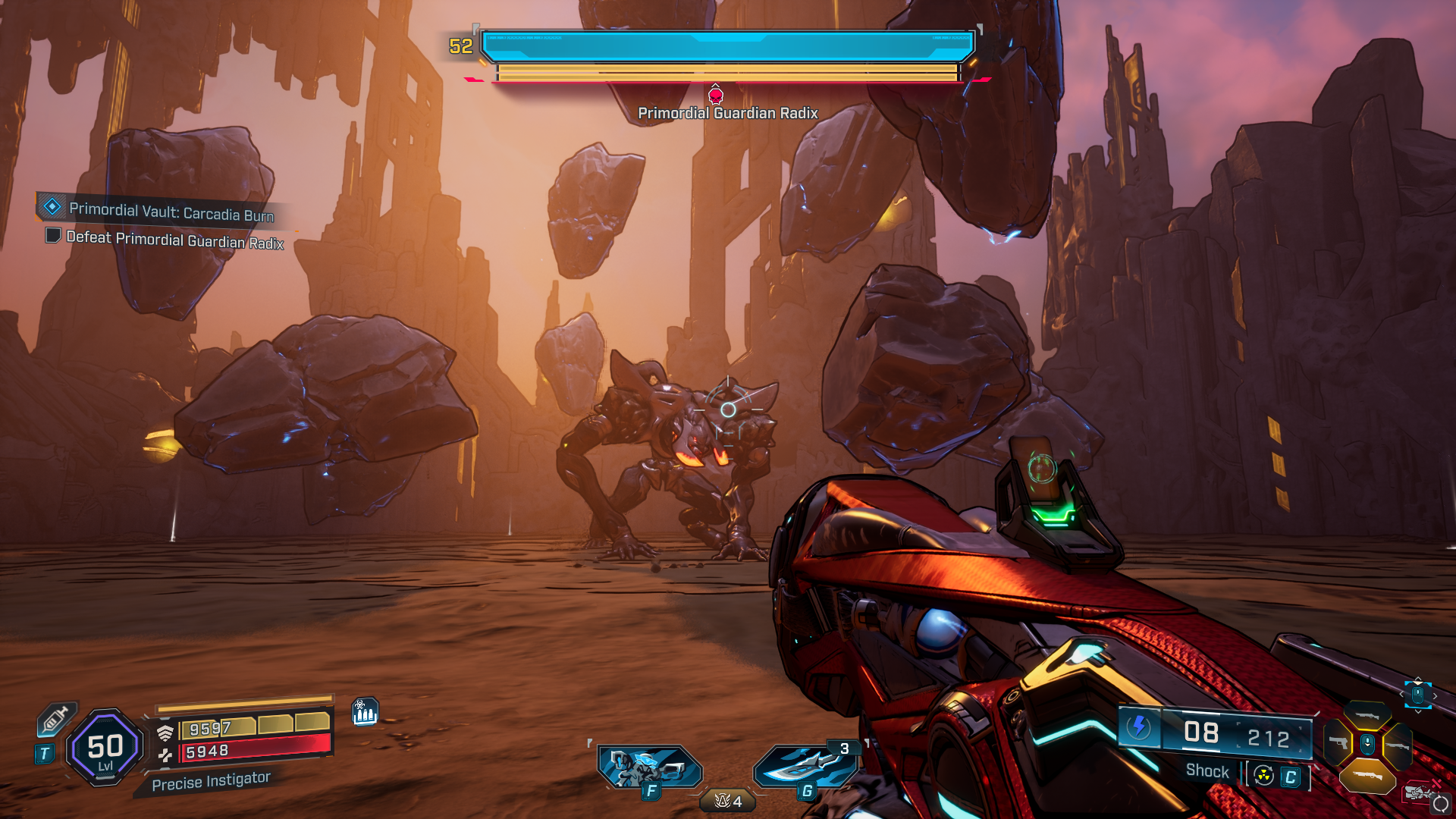The width and height of the screenshot is (1456, 819).
Task: Toggle the radiation element swap icon
Action: [x=1263, y=776]
